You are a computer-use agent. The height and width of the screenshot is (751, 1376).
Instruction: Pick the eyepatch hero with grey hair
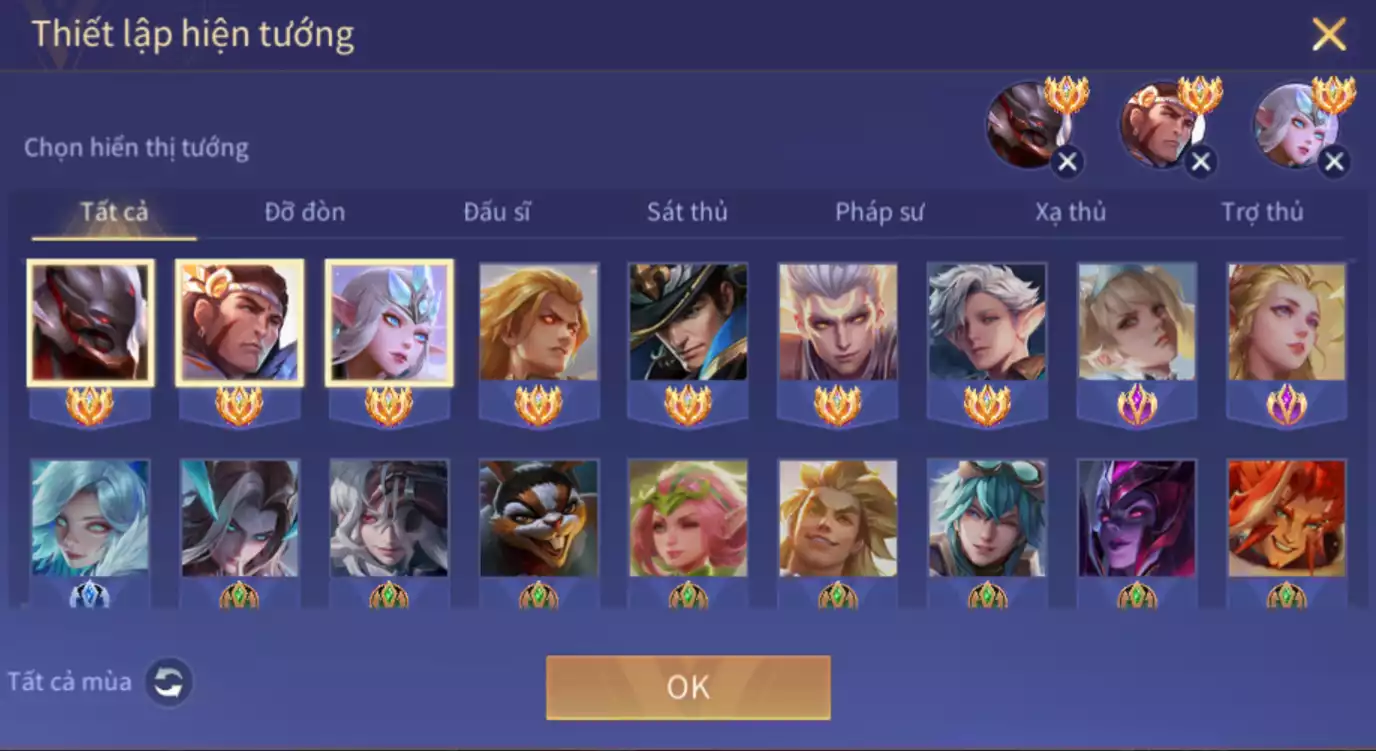389,518
